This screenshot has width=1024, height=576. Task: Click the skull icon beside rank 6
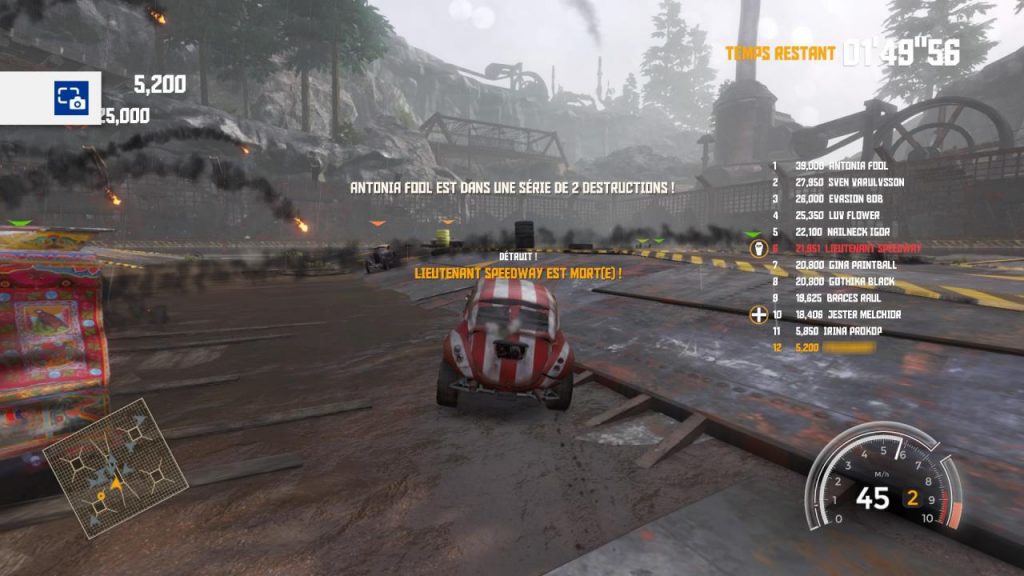[758, 248]
